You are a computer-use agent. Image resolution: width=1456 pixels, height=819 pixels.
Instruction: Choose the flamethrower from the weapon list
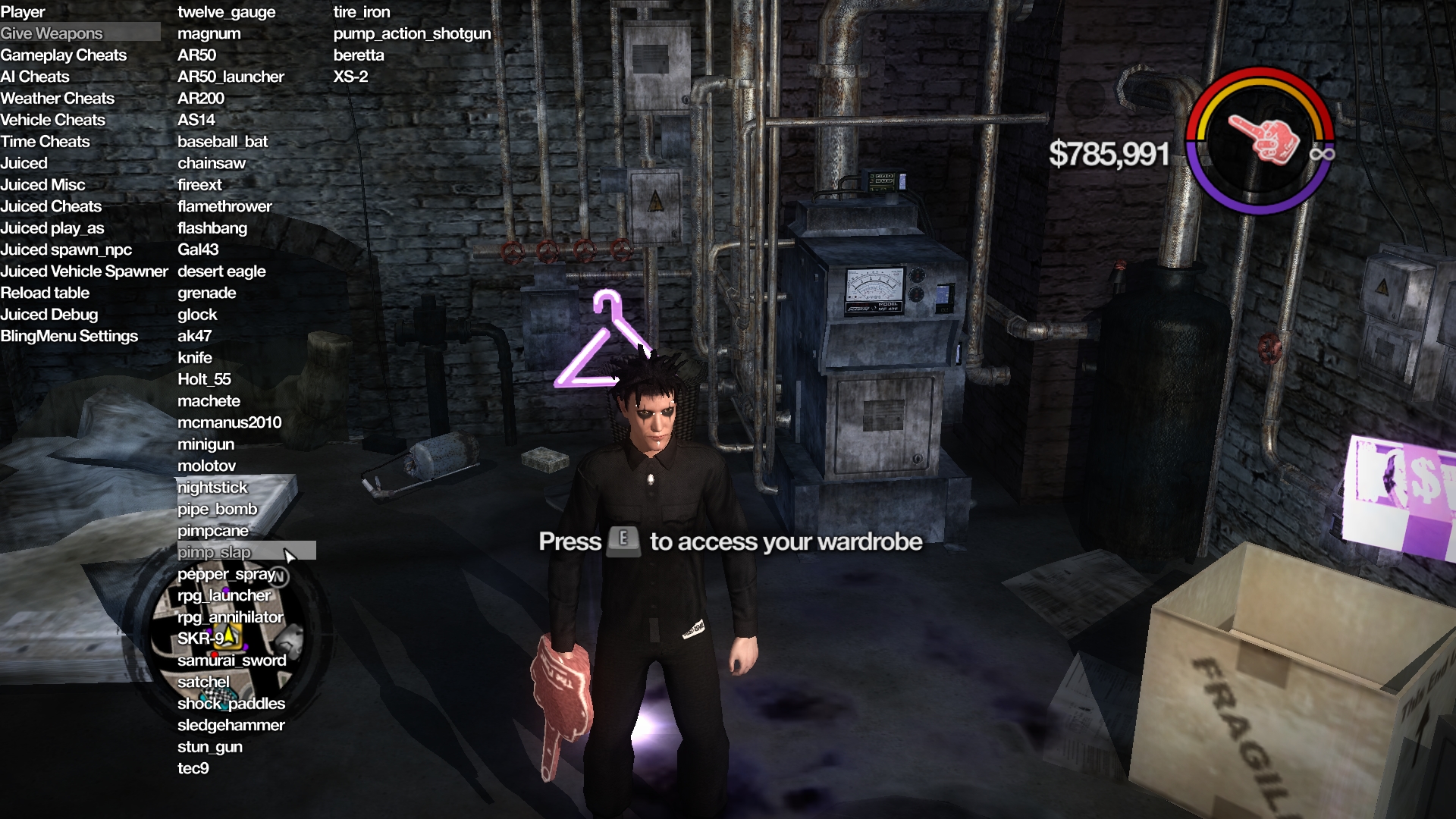click(224, 206)
